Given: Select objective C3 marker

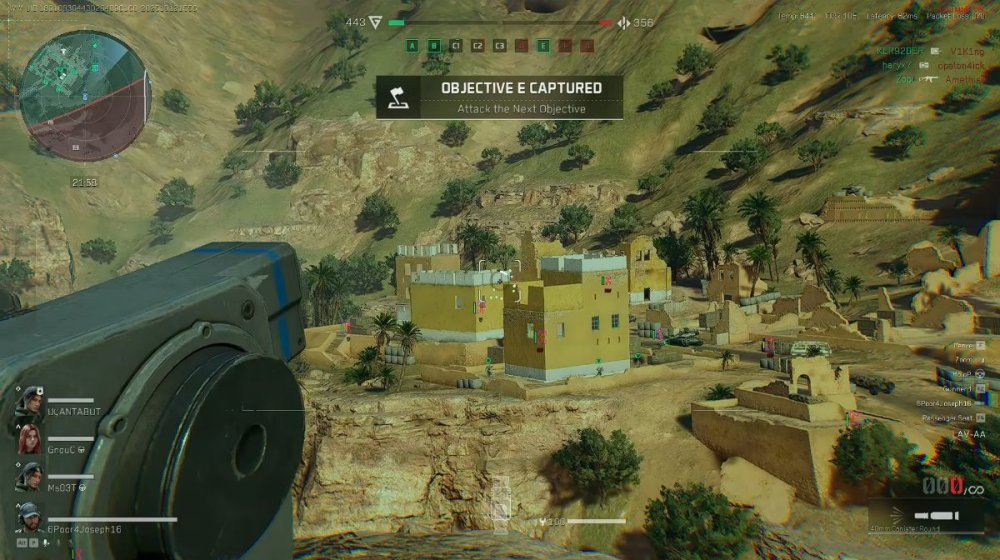Looking at the screenshot, I should click(499, 45).
